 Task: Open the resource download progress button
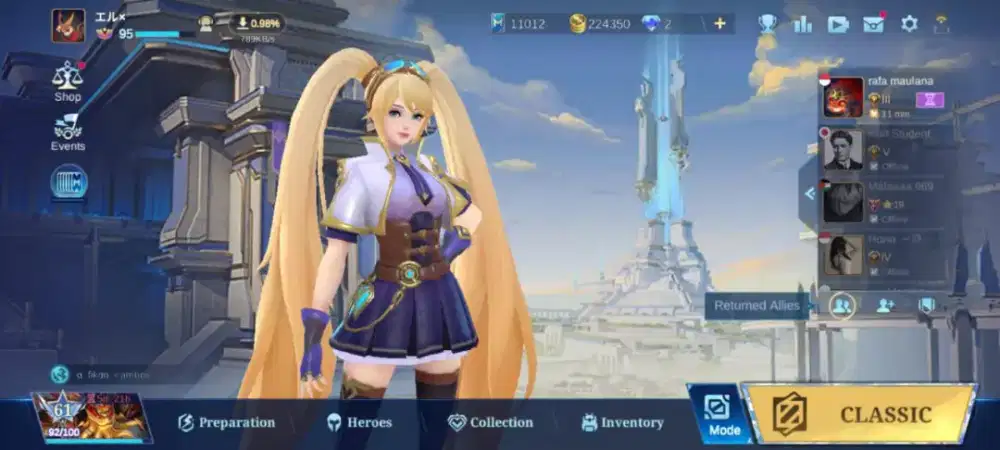pyautogui.click(x=256, y=23)
